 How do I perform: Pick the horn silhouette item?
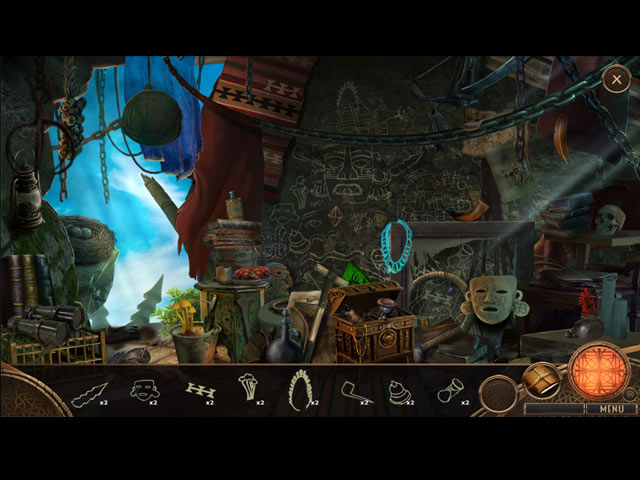pyautogui.click(x=450, y=389)
